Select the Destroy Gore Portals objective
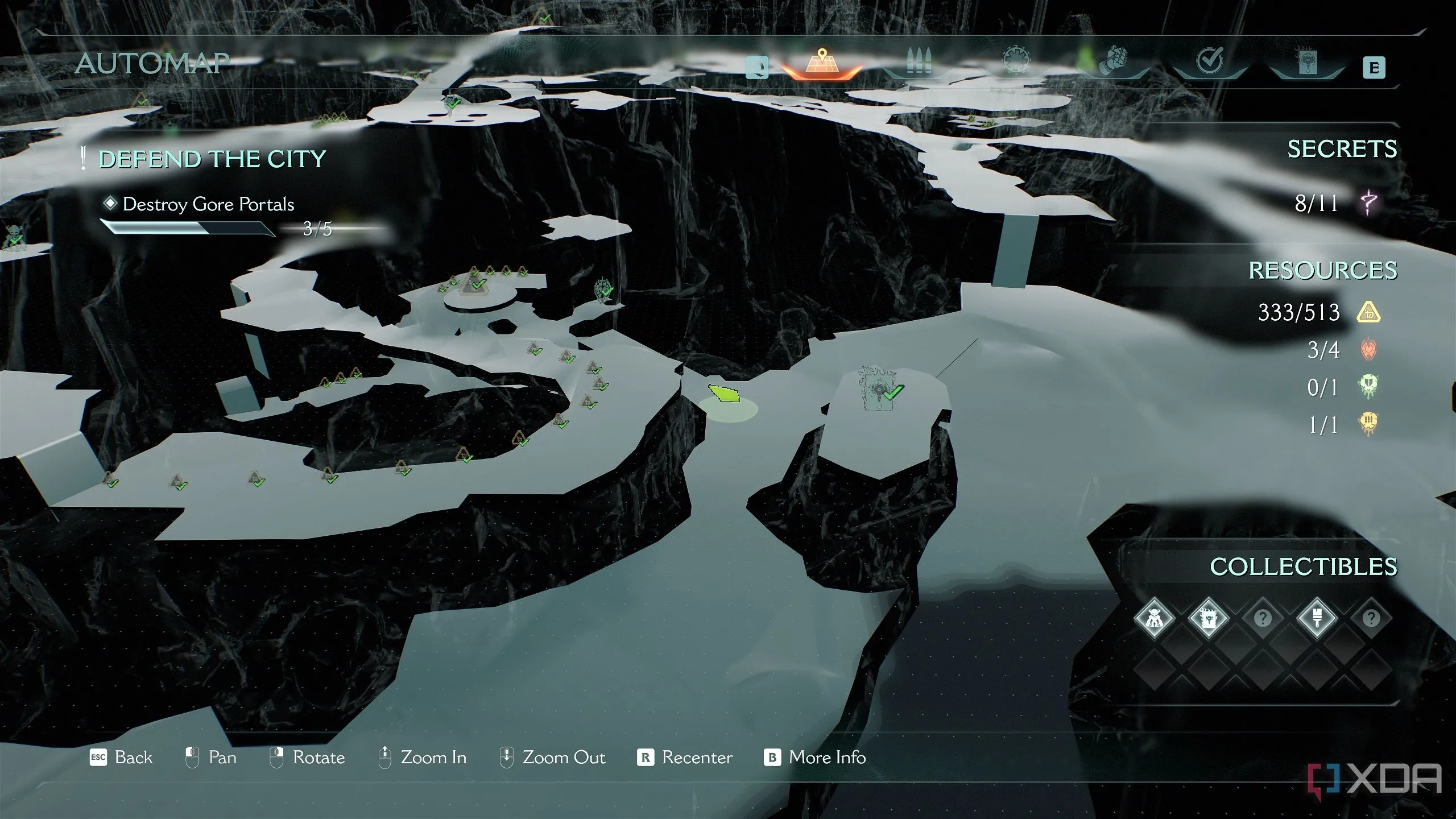Viewport: 1456px width, 819px height. point(208,204)
